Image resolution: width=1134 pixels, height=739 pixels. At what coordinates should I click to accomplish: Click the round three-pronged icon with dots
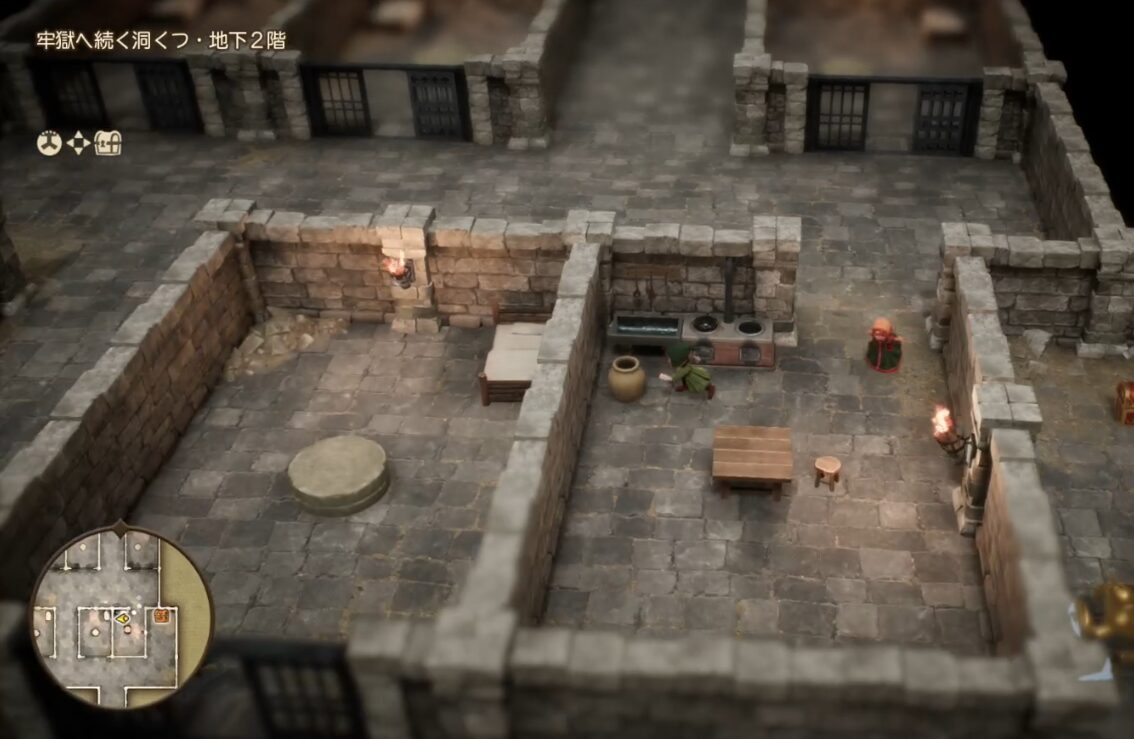49,144
